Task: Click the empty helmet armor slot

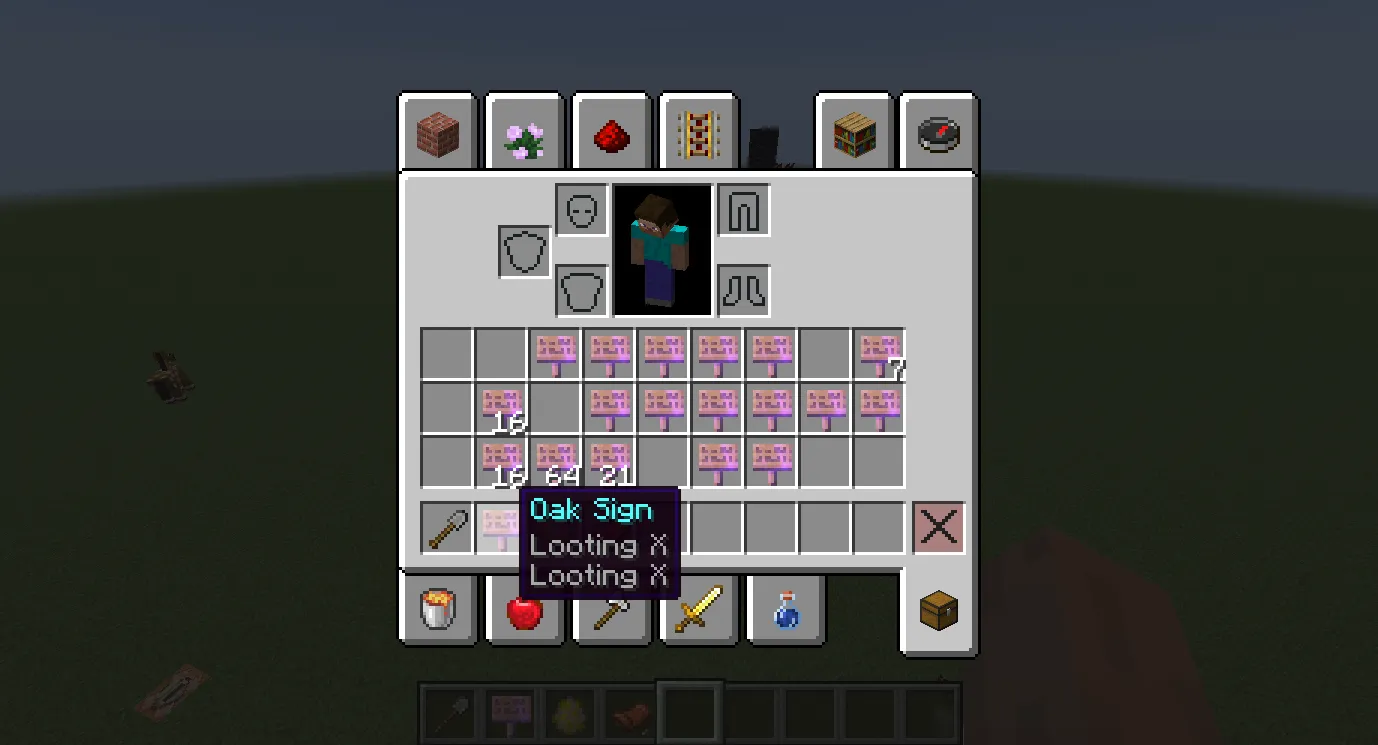Action: (x=581, y=211)
